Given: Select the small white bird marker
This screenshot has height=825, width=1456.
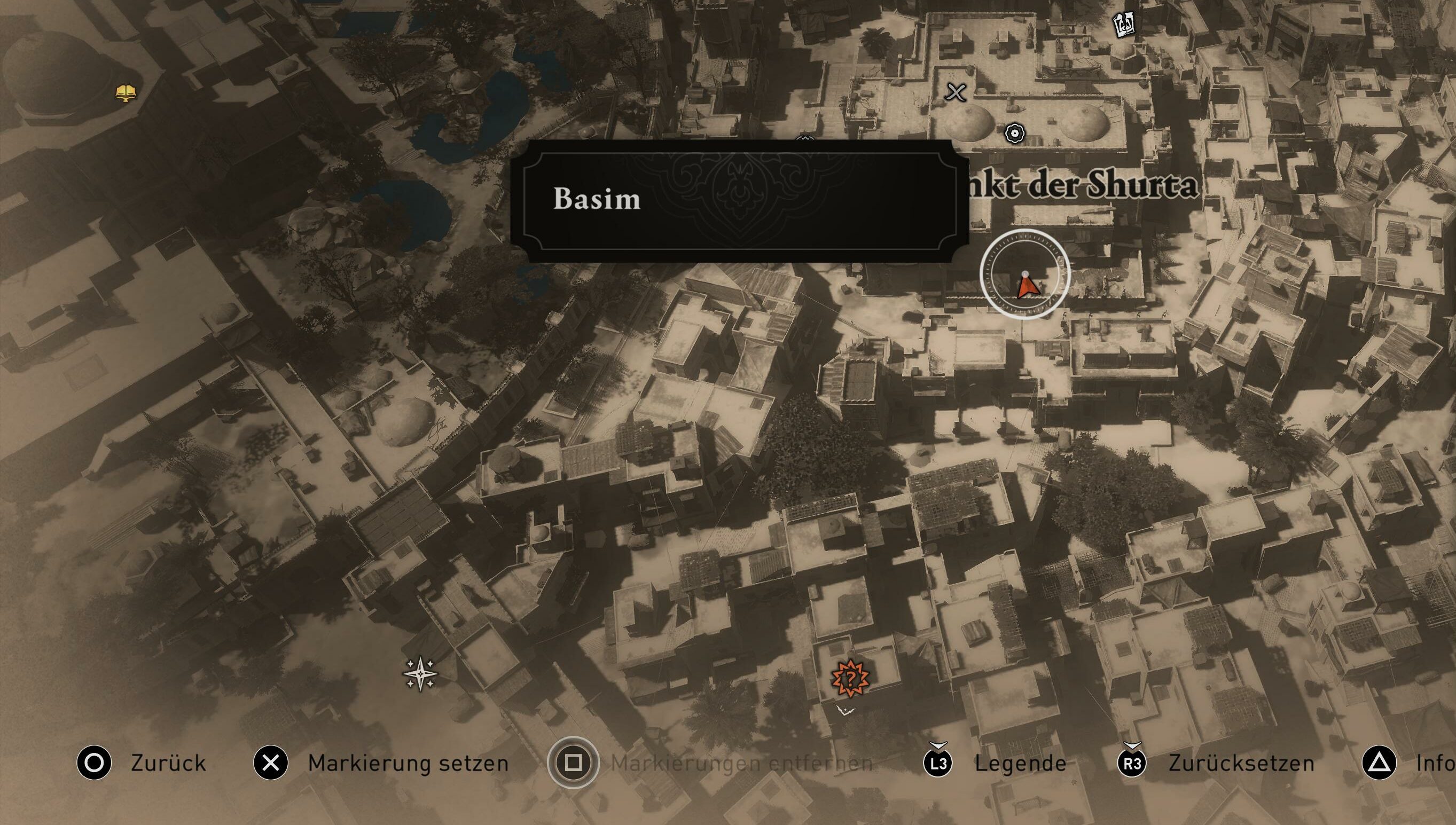Looking at the screenshot, I should pyautogui.click(x=844, y=710).
